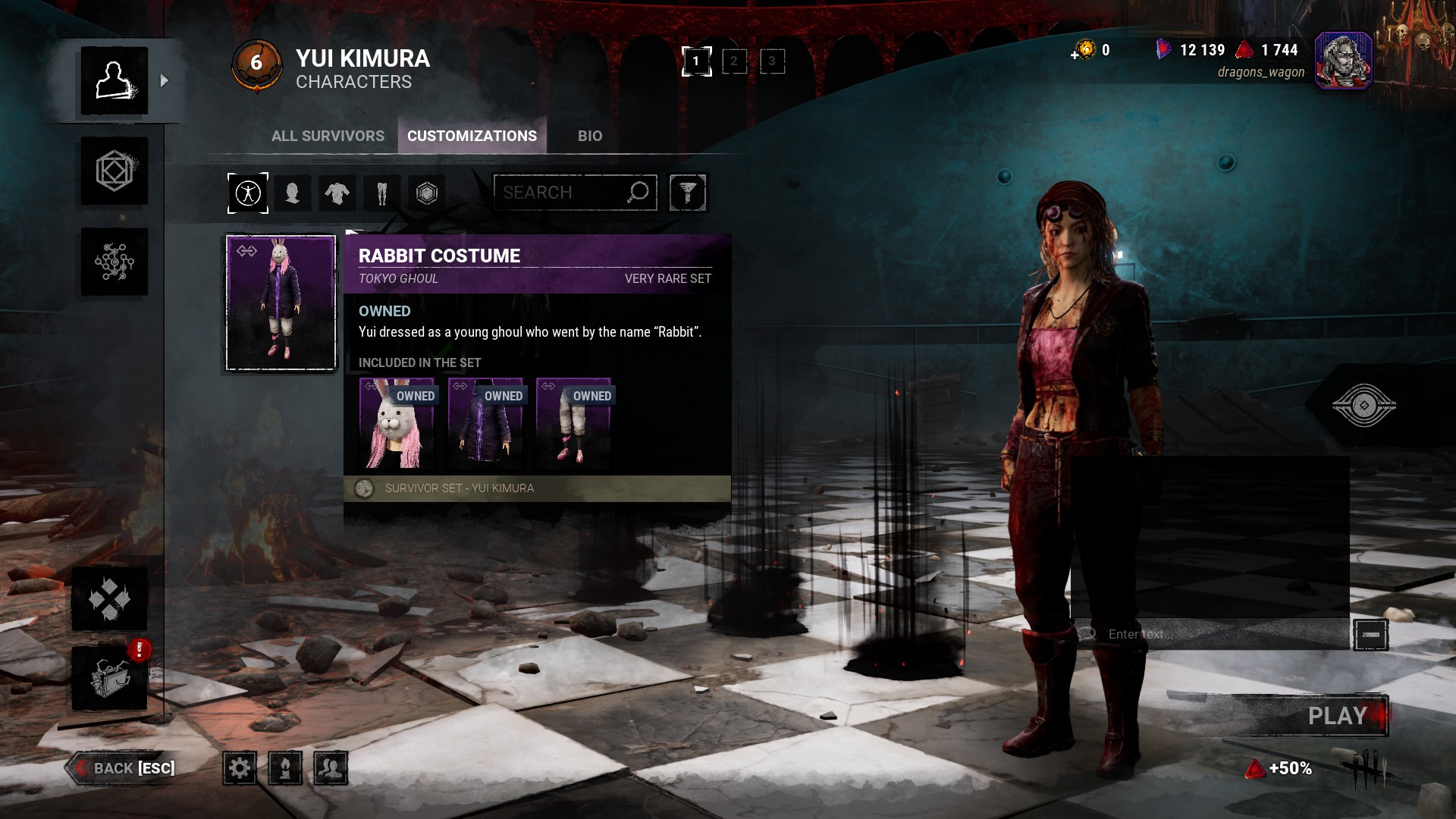
Task: Start matchmaking with Play
Action: click(x=1338, y=716)
